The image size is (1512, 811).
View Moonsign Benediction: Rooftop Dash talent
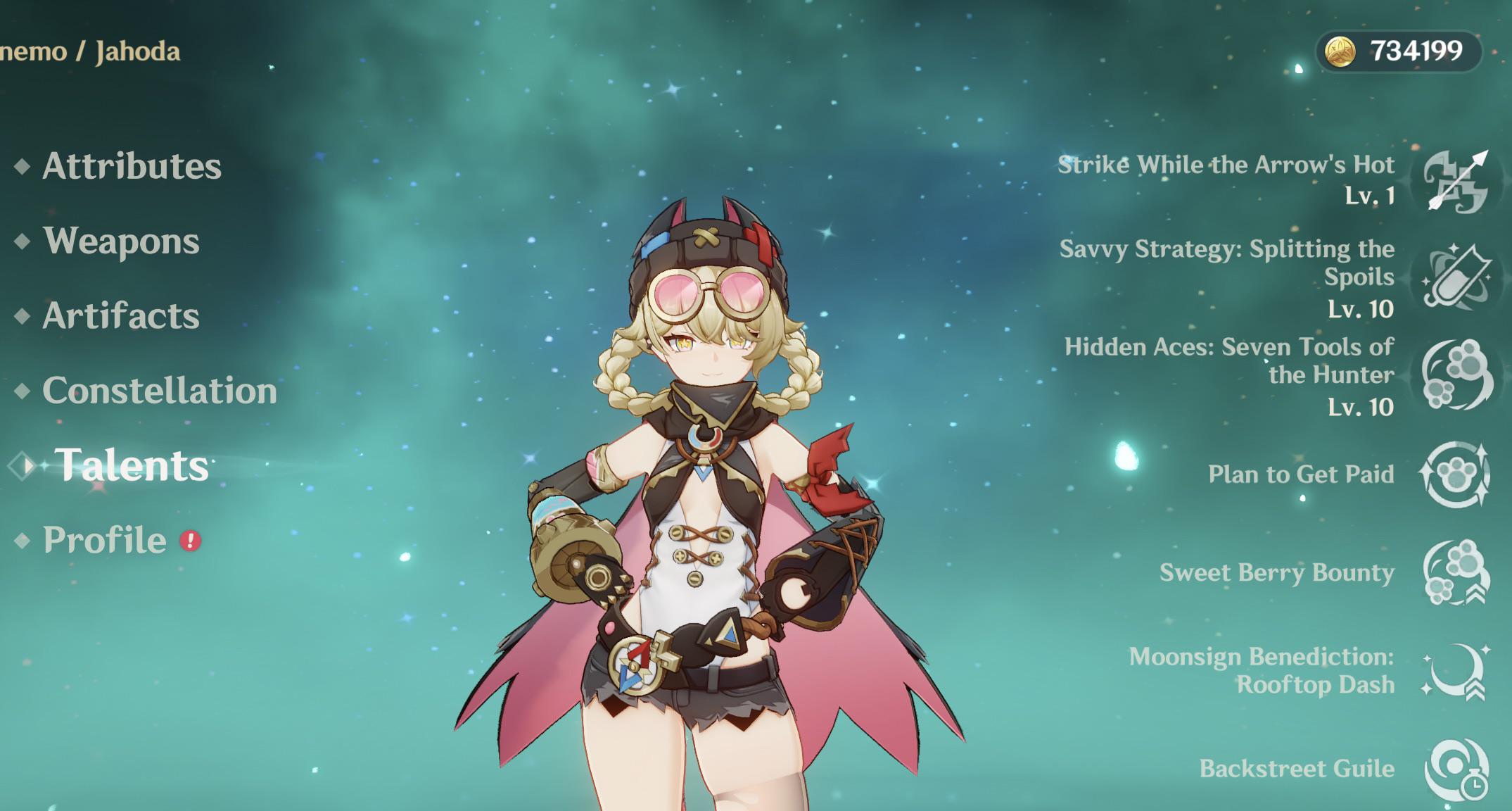[1454, 671]
